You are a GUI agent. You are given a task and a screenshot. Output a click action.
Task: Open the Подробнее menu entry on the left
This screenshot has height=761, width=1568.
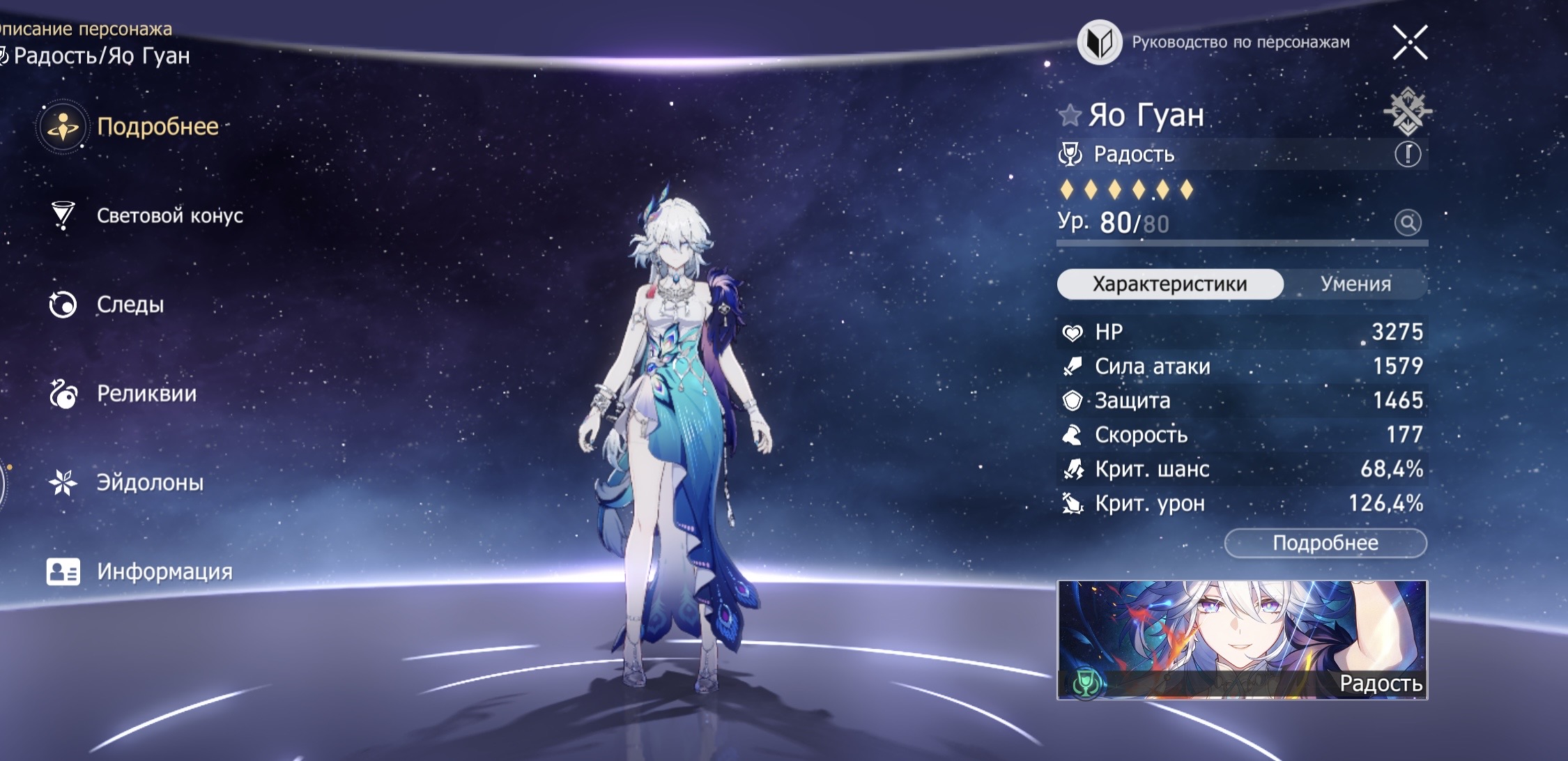(156, 127)
